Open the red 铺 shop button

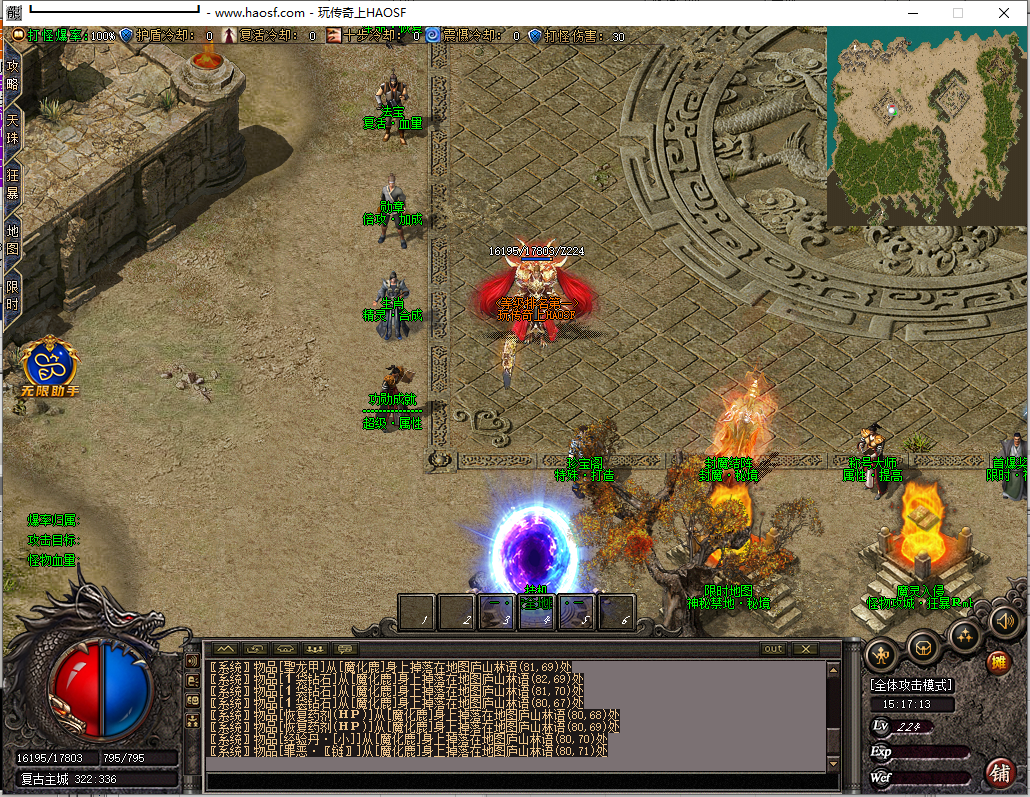click(x=998, y=772)
